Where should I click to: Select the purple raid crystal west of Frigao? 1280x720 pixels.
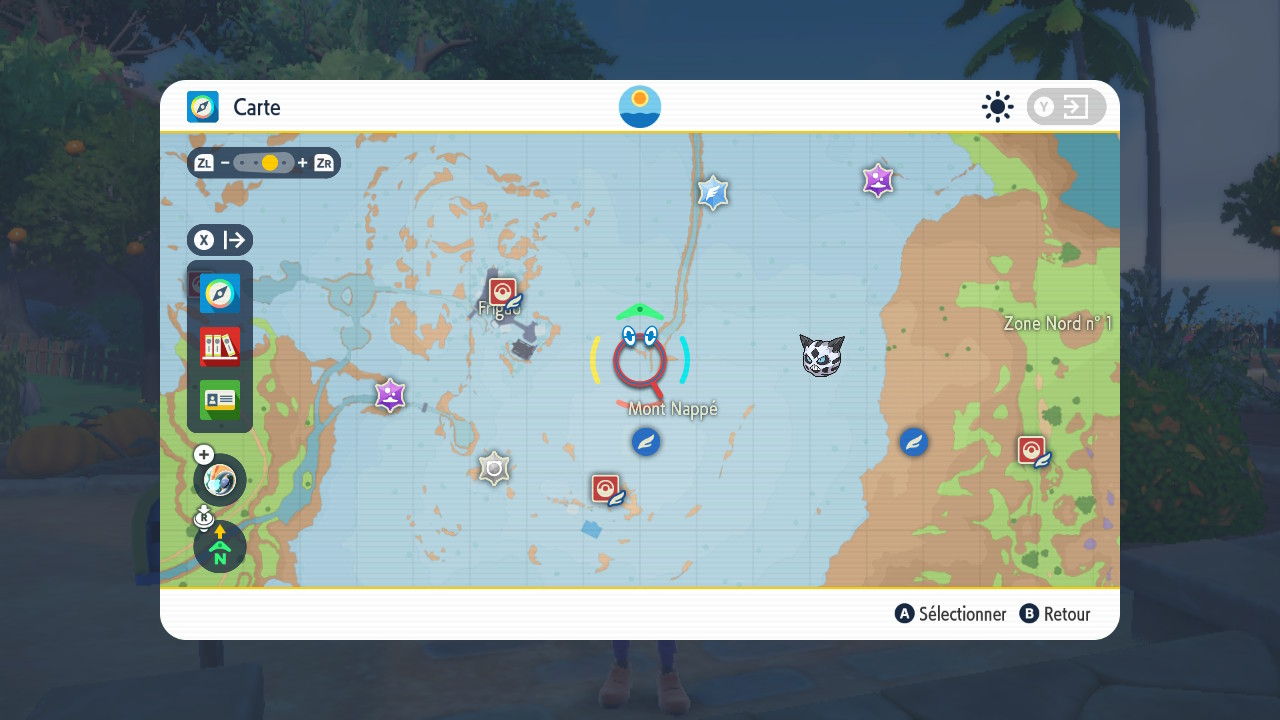[390, 396]
